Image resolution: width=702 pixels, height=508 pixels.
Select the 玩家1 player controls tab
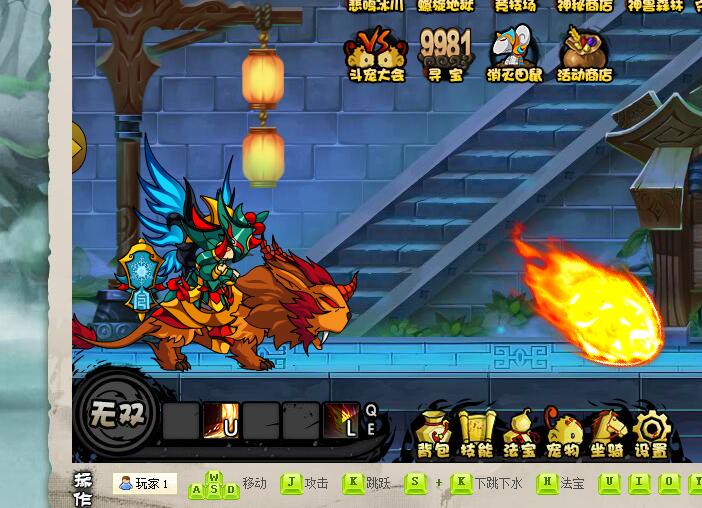144,484
